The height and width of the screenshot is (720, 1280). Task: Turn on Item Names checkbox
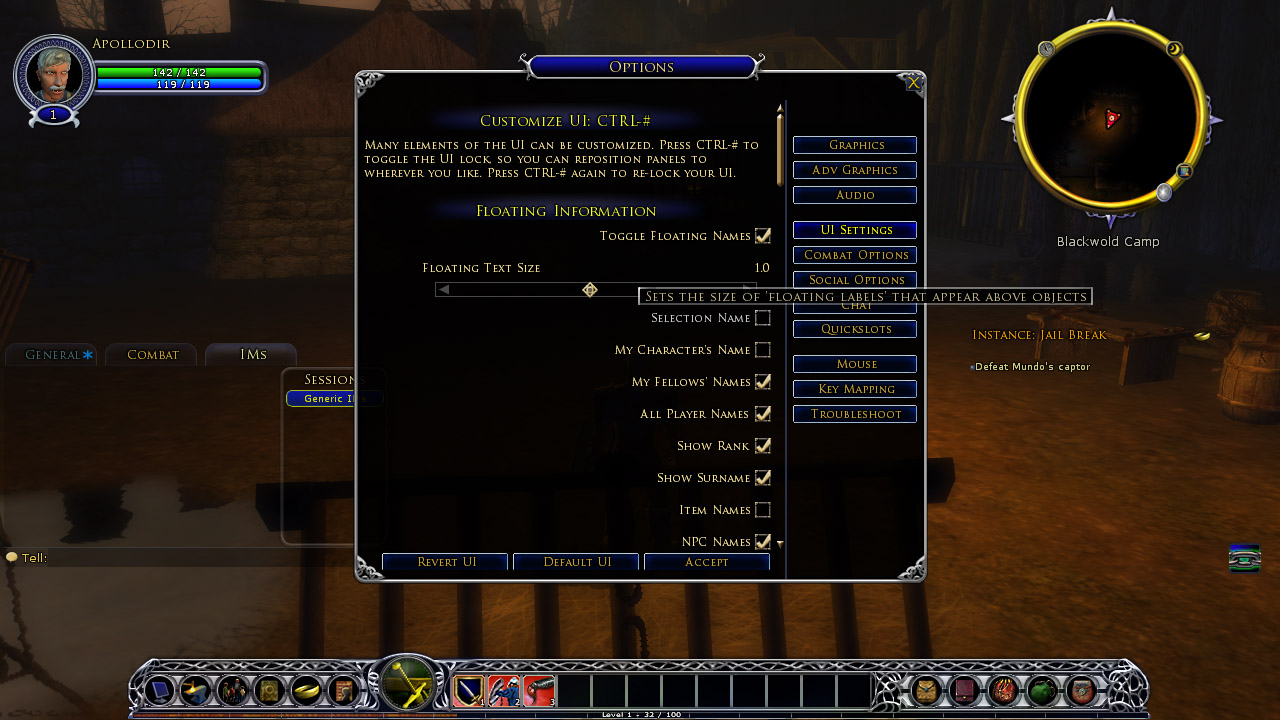tap(763, 510)
